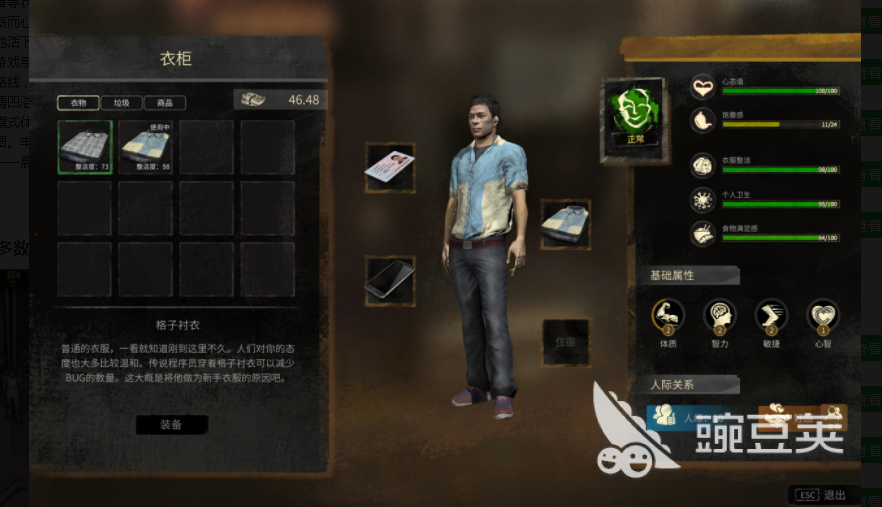Screen dimensions: 882x507
Task: Show the 商品 goods tab
Action: [164, 103]
